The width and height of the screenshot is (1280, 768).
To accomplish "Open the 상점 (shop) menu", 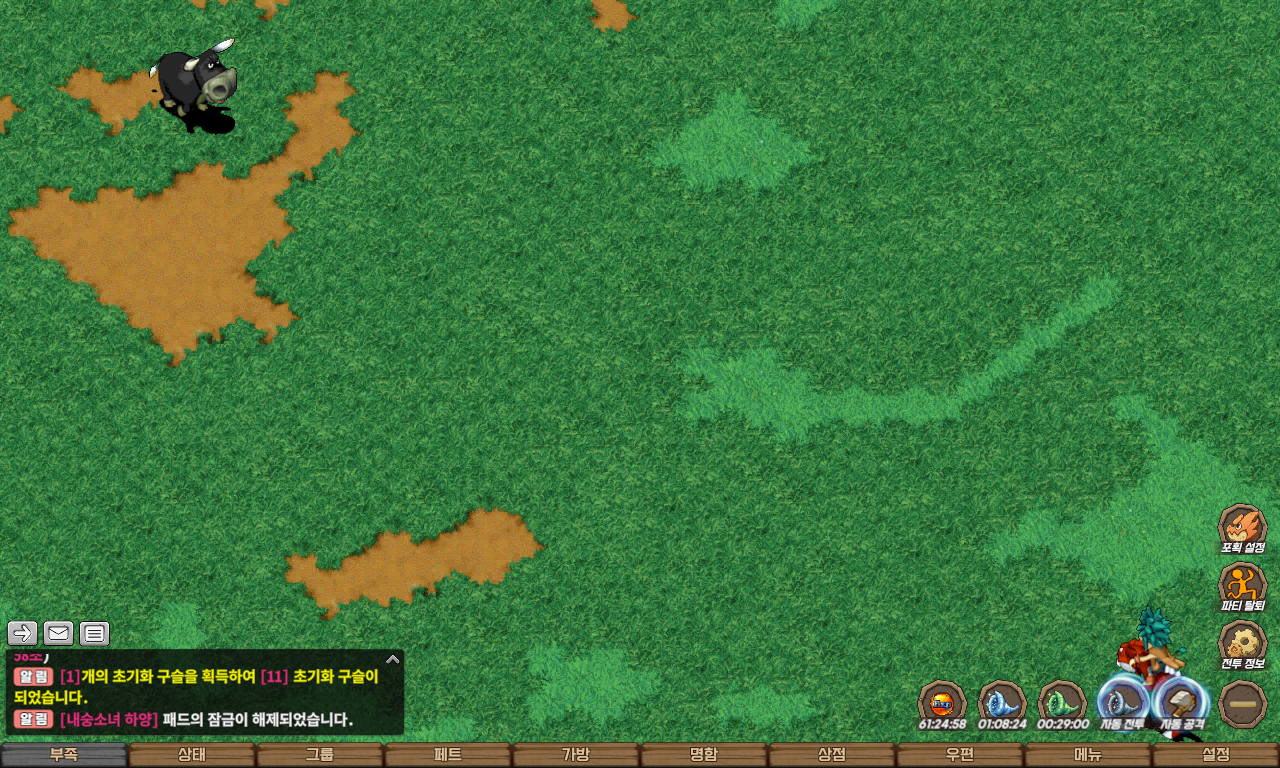I will 831,755.
